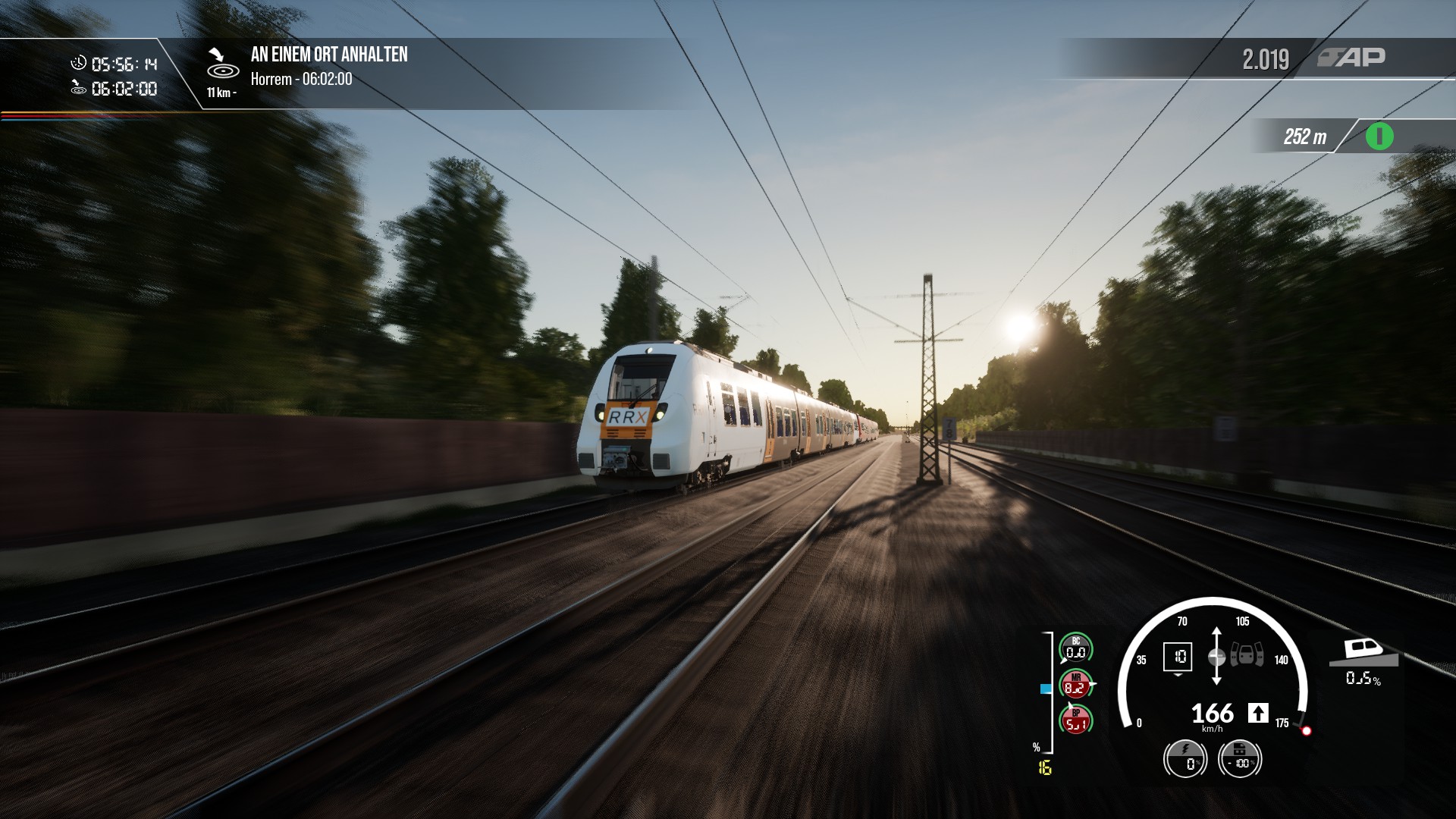Click the BC brake cylinder gauge

pos(1075,648)
